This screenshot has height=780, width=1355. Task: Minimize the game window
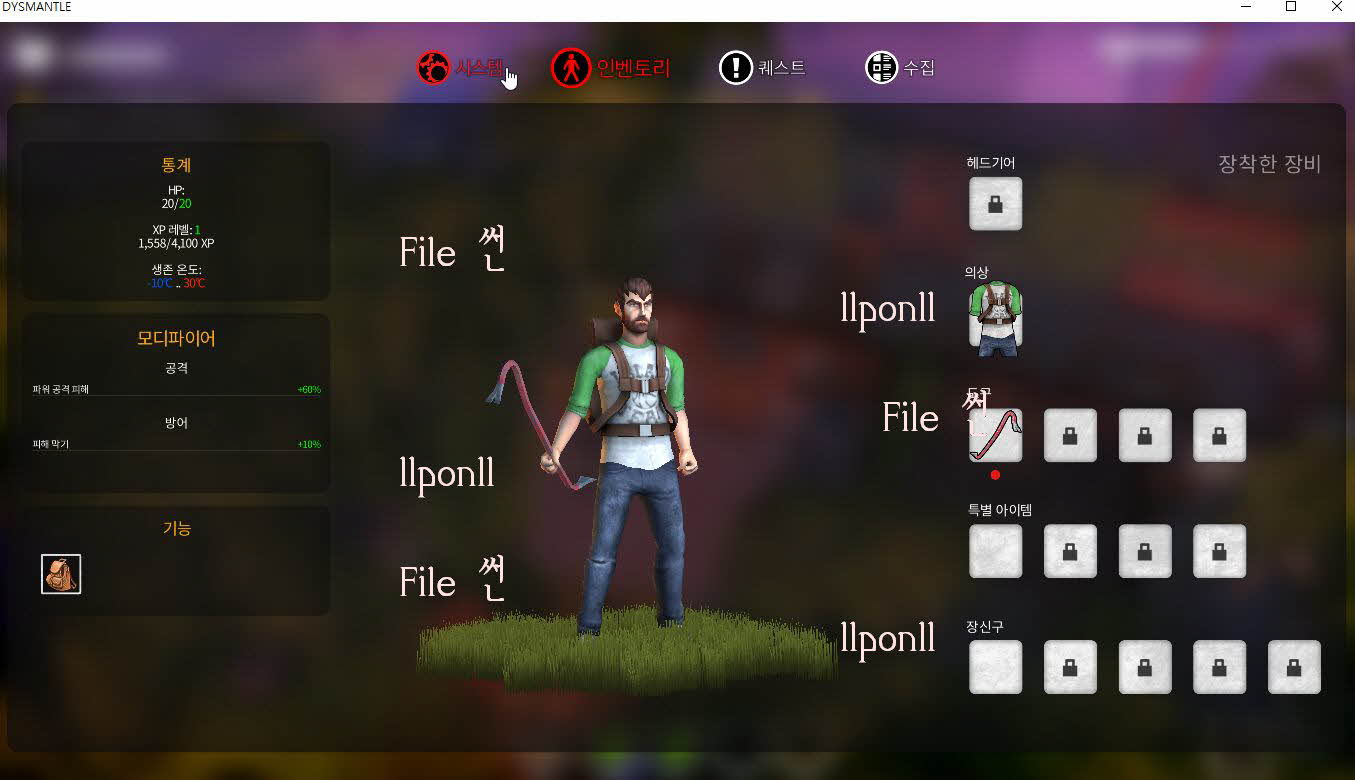[1246, 7]
